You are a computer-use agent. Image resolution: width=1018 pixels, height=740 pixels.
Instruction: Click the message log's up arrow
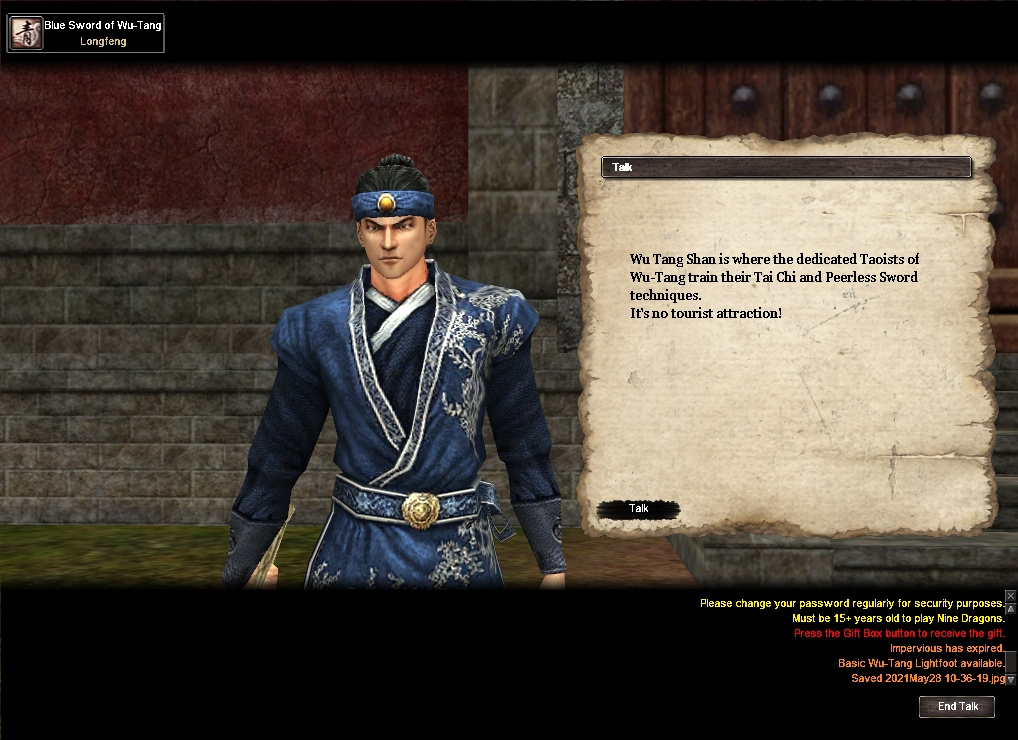[1011, 607]
